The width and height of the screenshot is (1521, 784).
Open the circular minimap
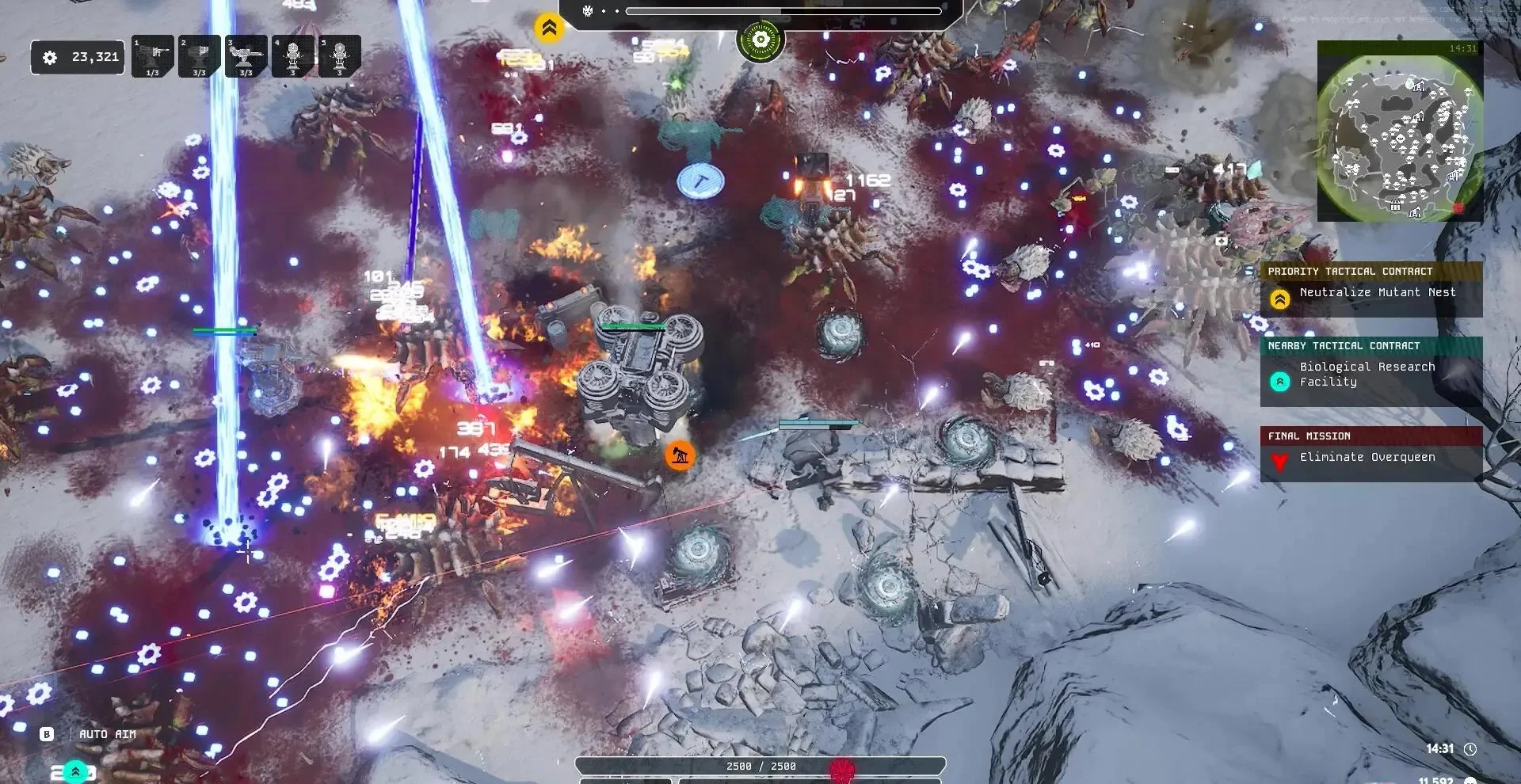click(x=1400, y=139)
